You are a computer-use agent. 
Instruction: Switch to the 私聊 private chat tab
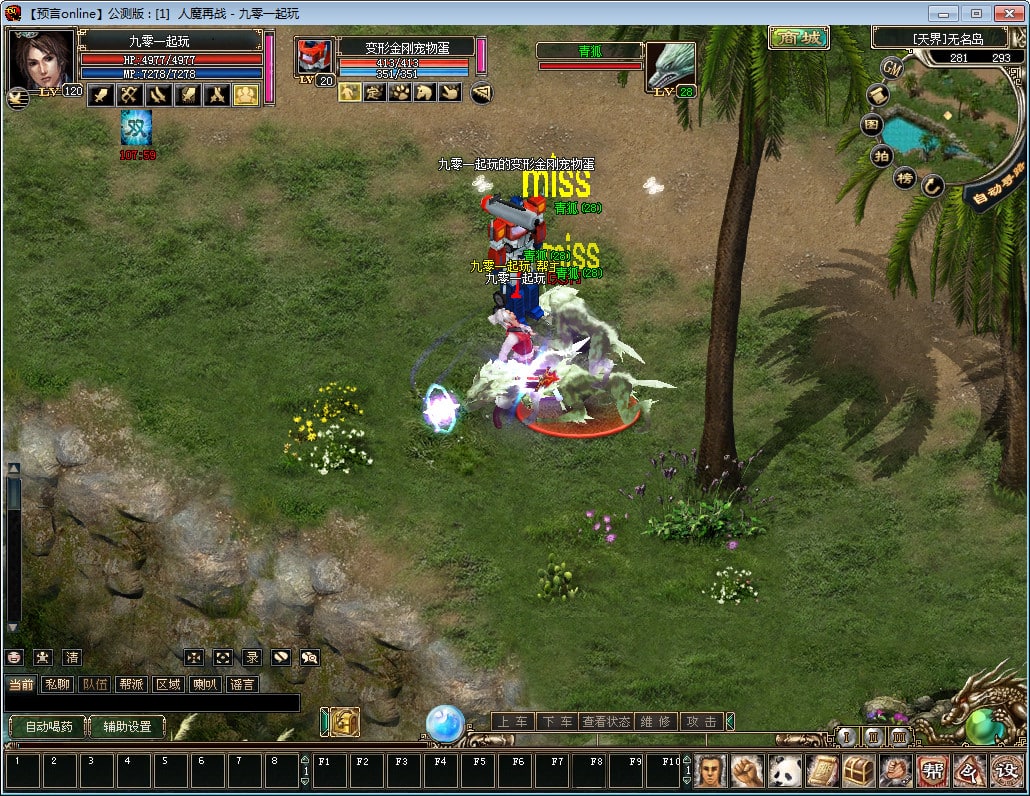(57, 684)
